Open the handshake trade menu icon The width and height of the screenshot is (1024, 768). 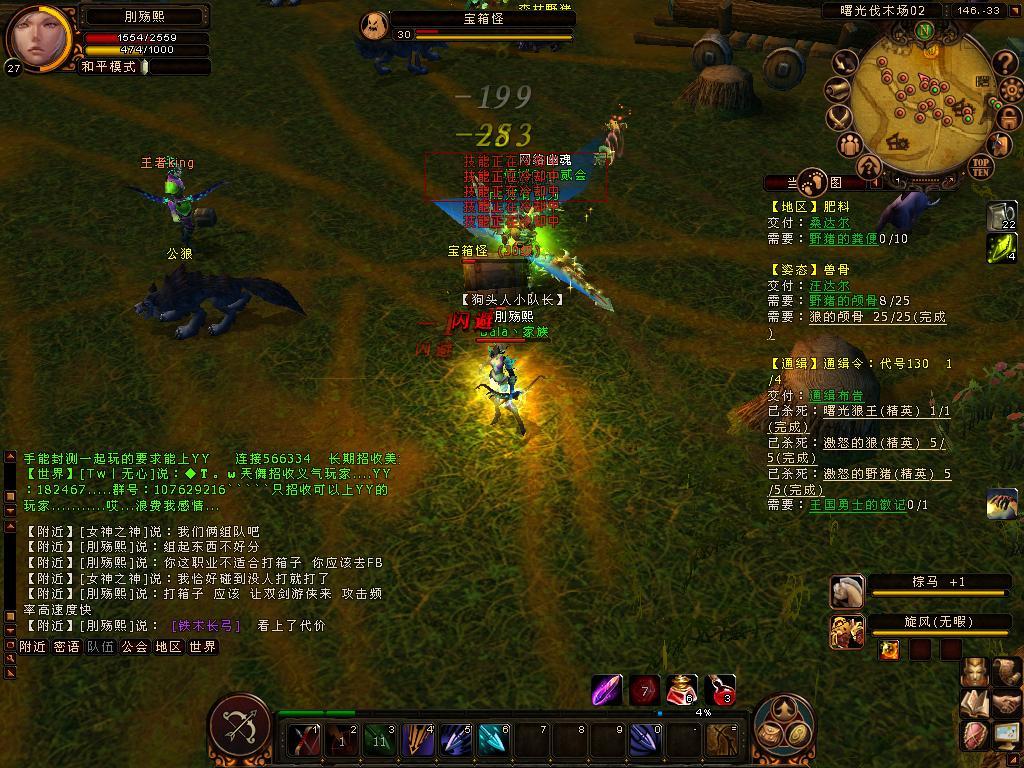click(1006, 704)
